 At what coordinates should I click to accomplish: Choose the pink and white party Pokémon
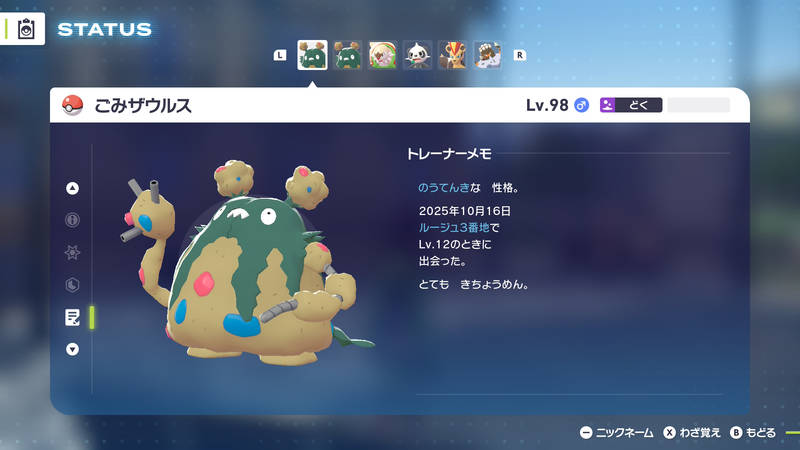click(383, 55)
